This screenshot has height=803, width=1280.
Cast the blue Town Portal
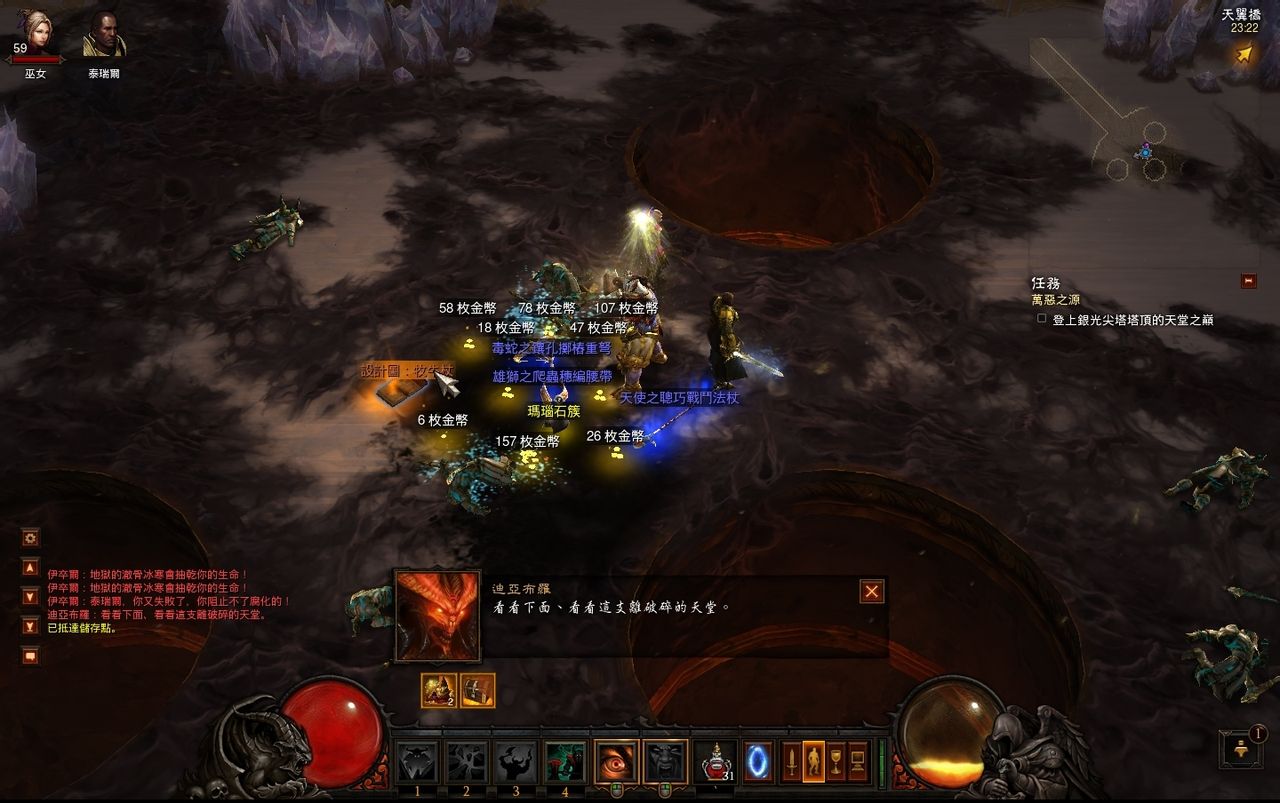click(758, 762)
